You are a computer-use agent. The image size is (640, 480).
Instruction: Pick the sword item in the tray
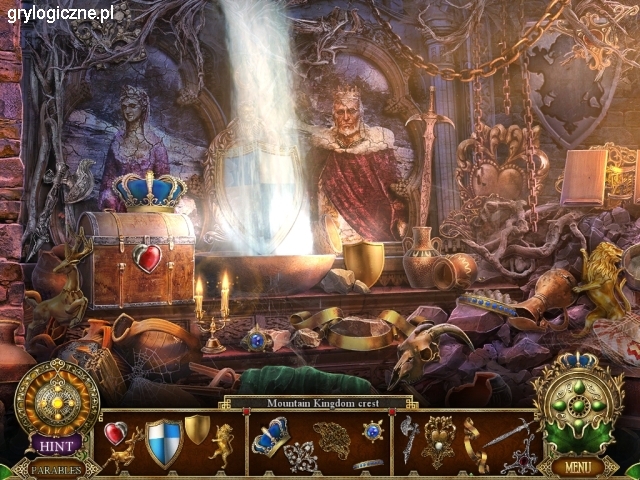click(506, 433)
